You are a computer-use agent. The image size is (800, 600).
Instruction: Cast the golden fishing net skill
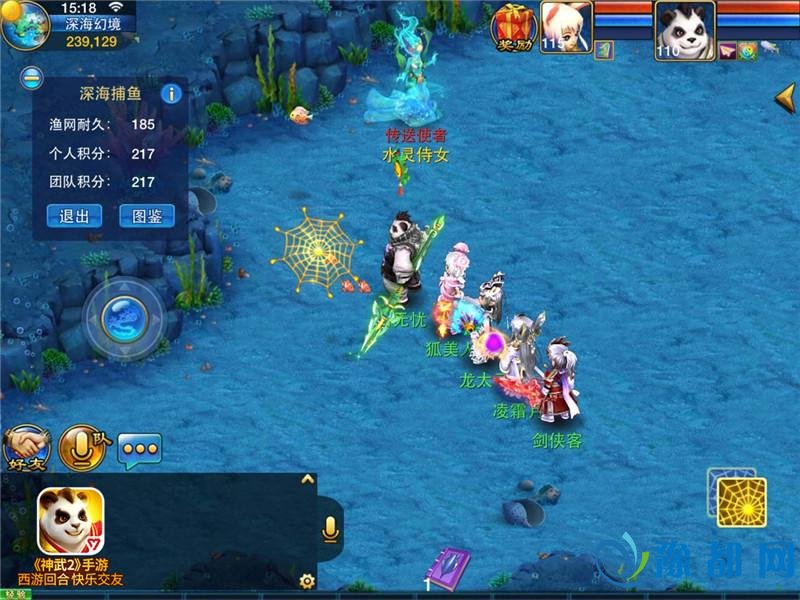741,502
